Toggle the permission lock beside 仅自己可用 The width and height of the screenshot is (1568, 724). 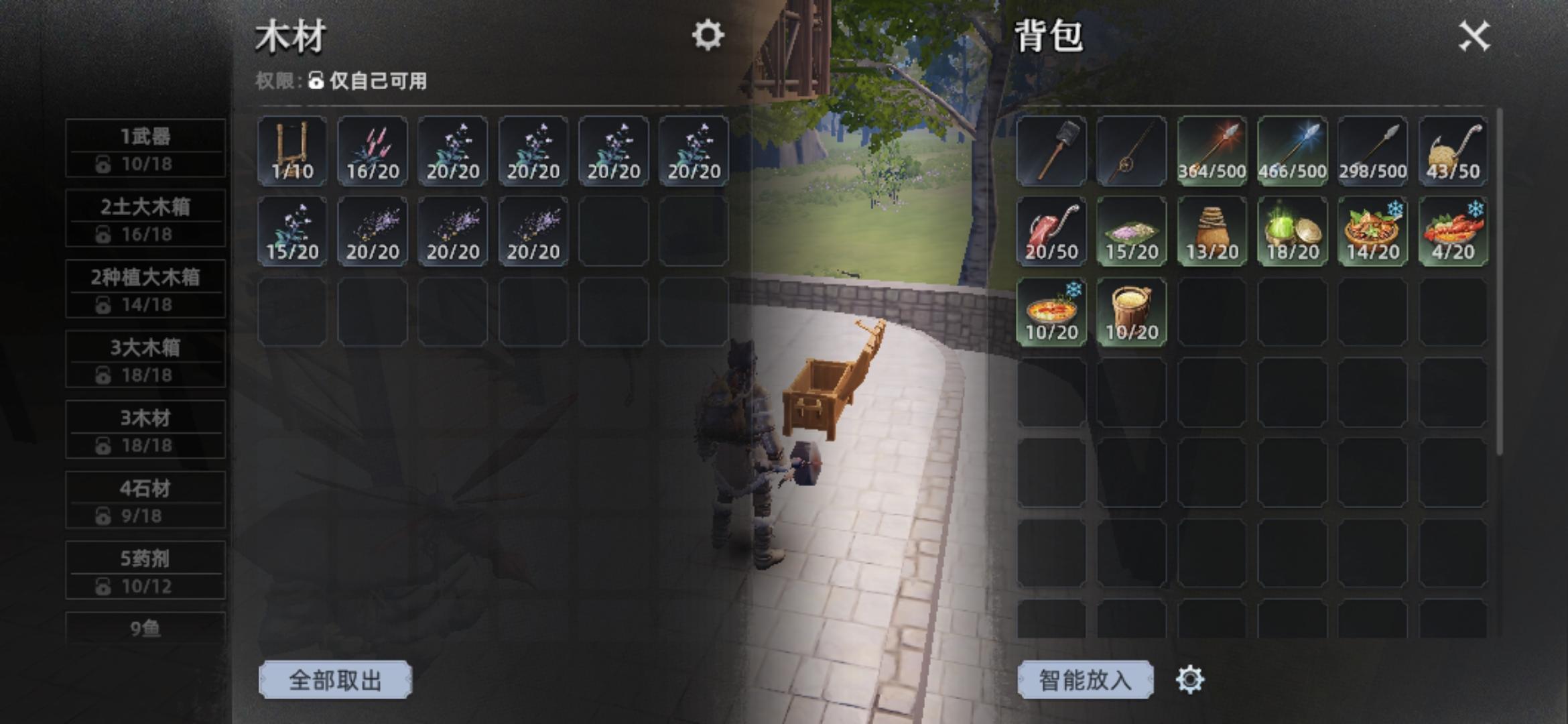pos(315,80)
